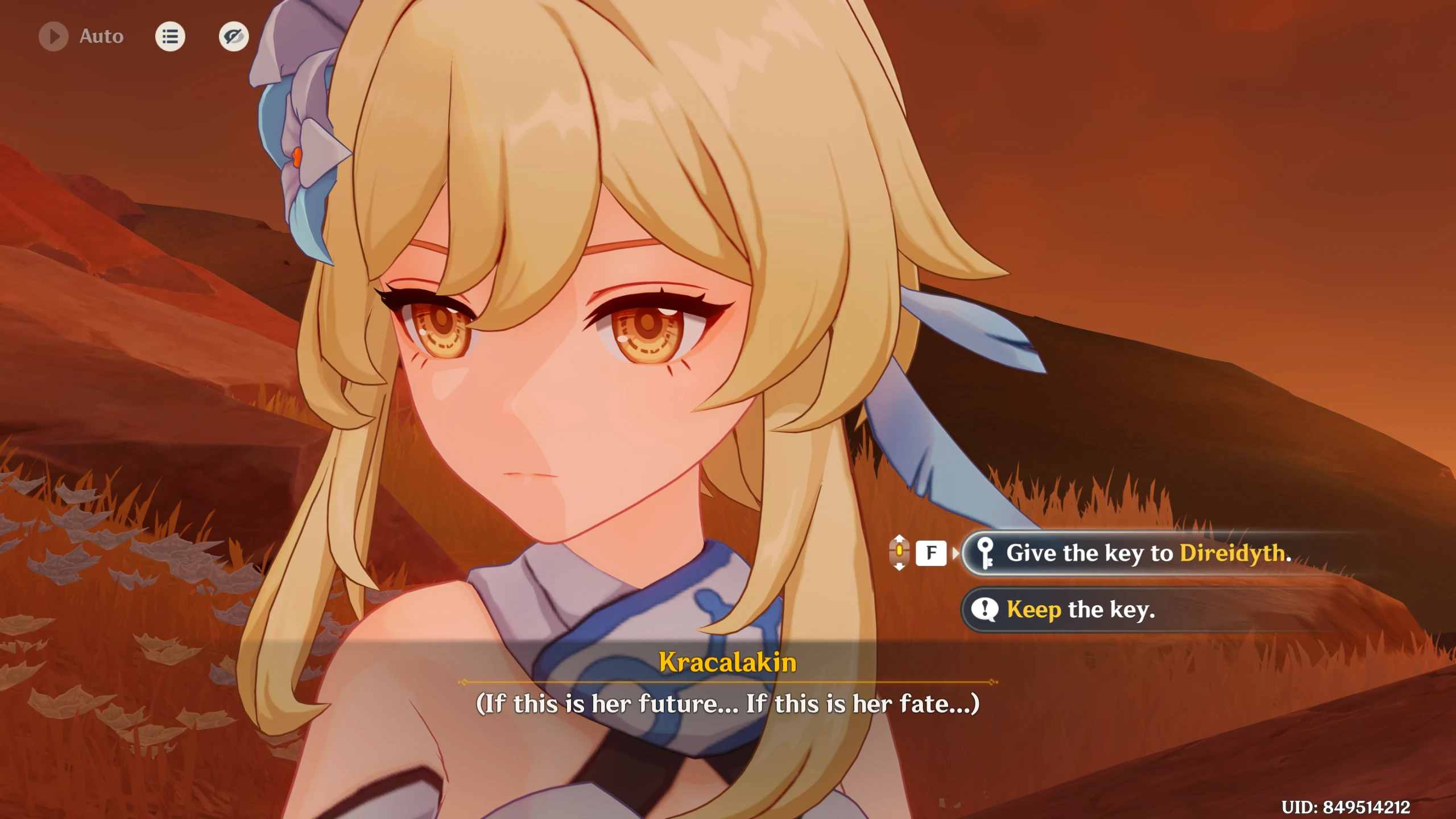Click the up arrow of the scroll indicator

(900, 539)
